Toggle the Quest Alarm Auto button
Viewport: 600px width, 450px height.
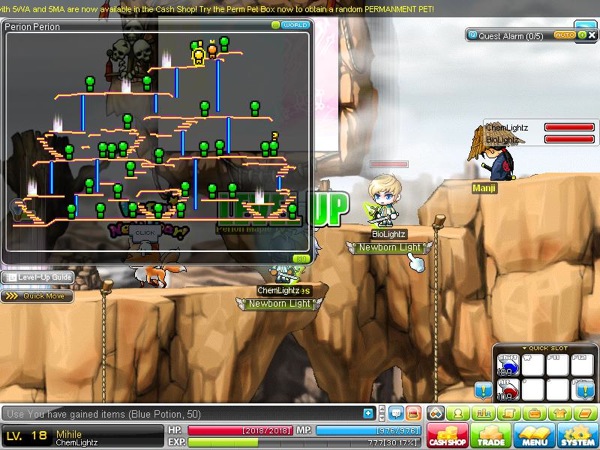point(564,34)
